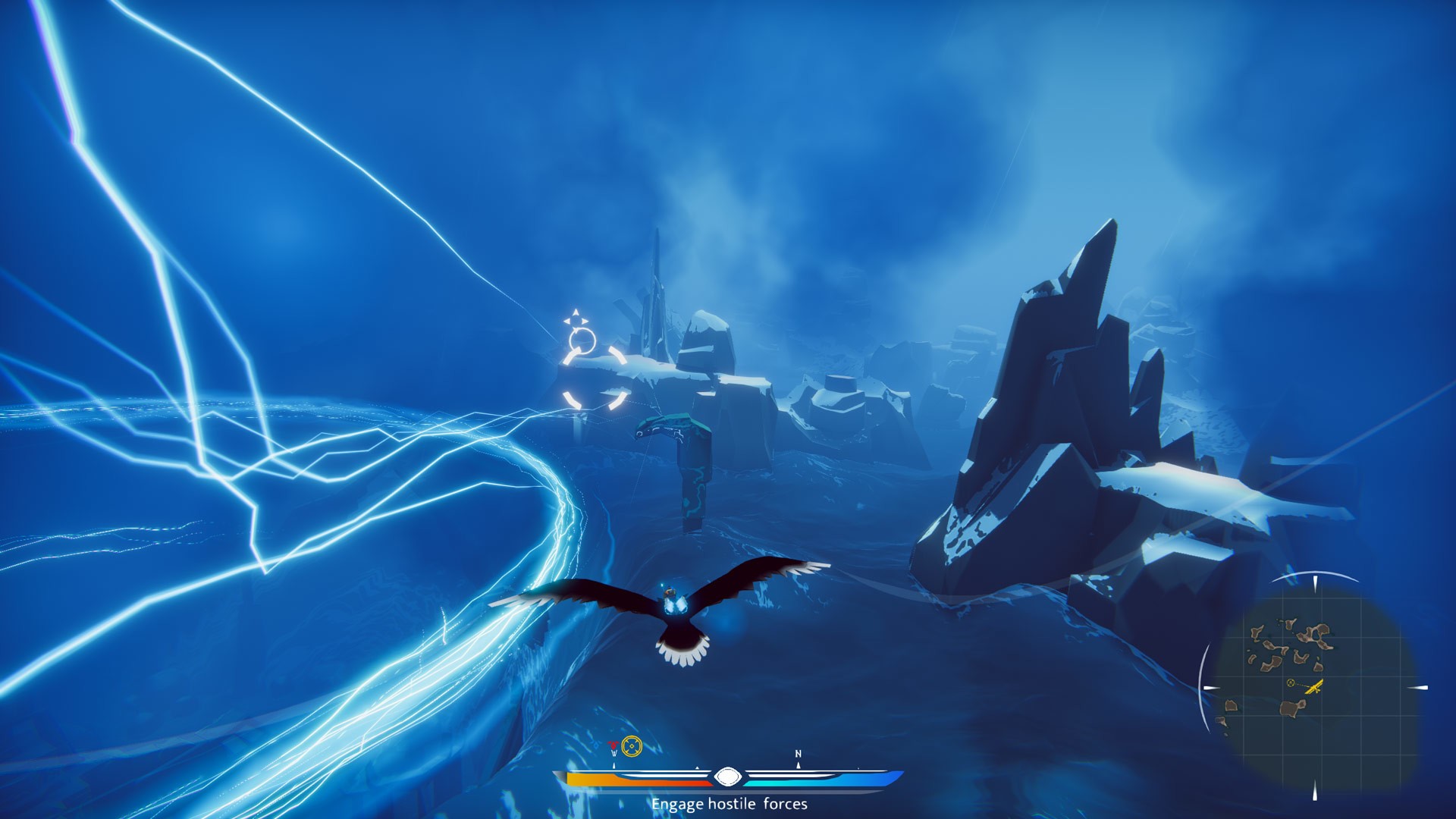The height and width of the screenshot is (819, 1456).
Task: Click the circled enemy marker on the minimap
Action: [x=1290, y=682]
